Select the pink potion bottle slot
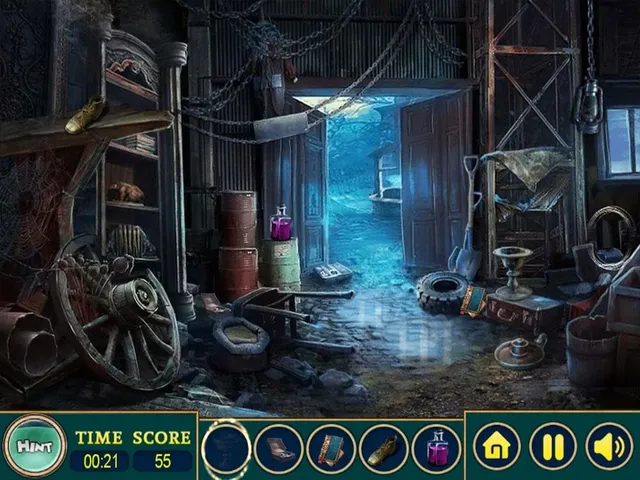 [x=437, y=449]
